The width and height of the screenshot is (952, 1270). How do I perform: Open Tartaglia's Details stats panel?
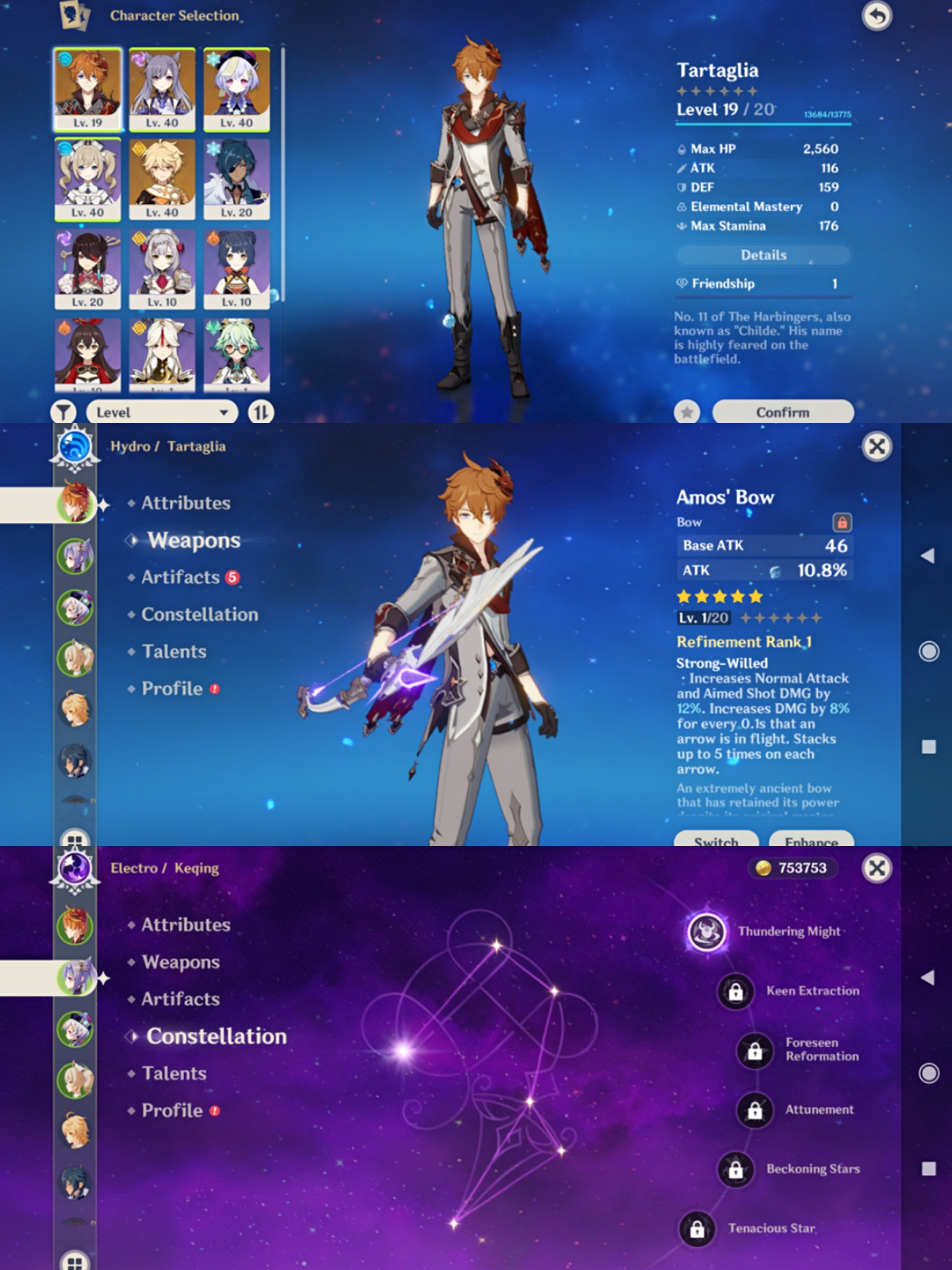pyautogui.click(x=763, y=255)
